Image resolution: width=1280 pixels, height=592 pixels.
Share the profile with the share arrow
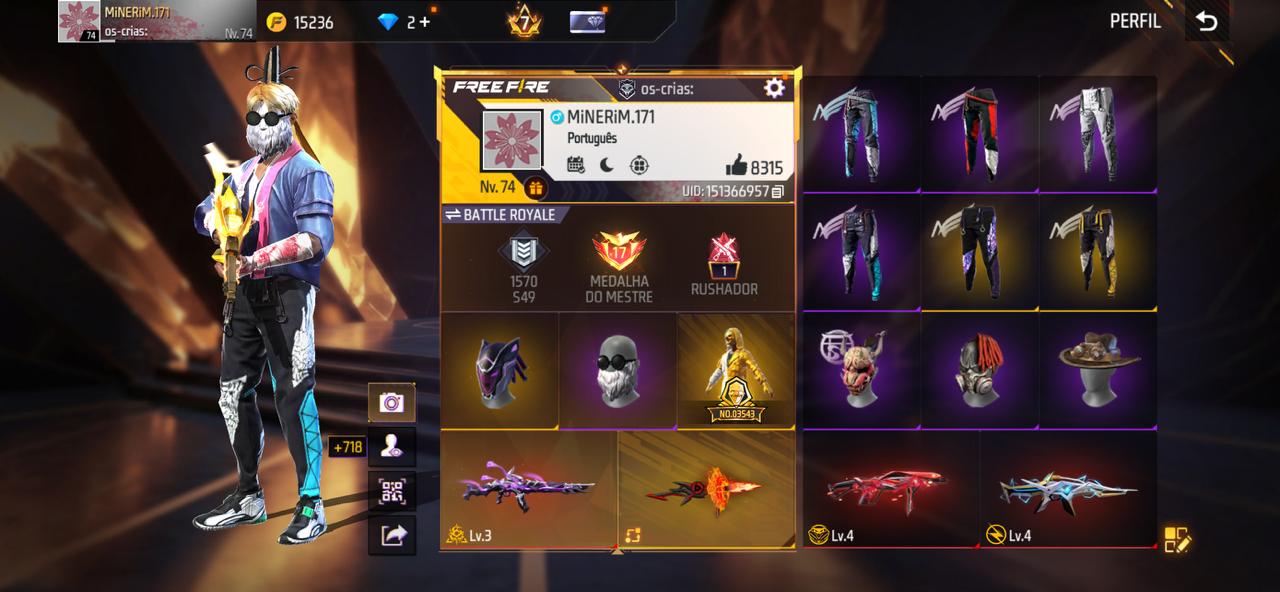[392, 536]
